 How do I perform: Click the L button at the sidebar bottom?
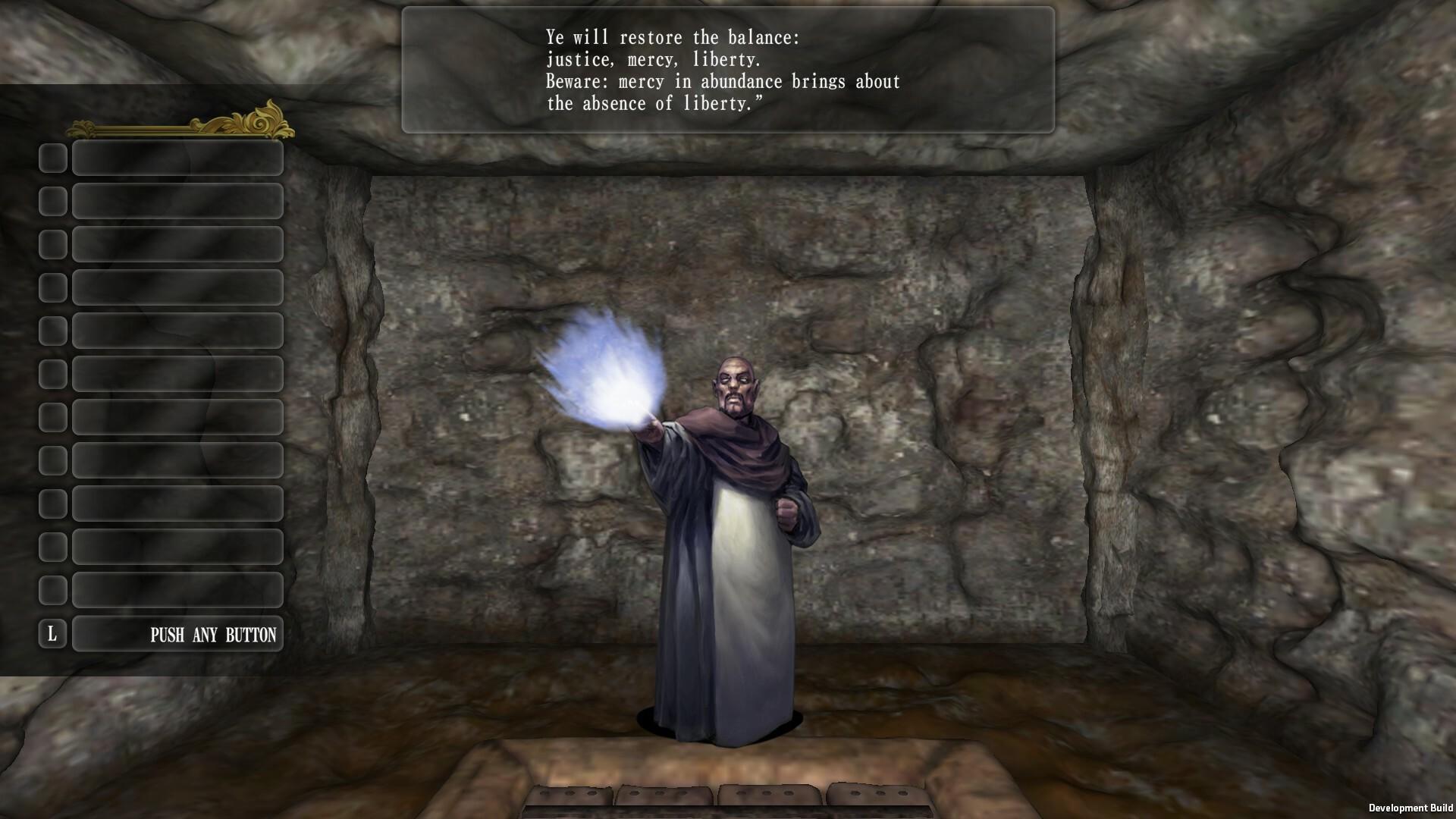click(x=53, y=634)
